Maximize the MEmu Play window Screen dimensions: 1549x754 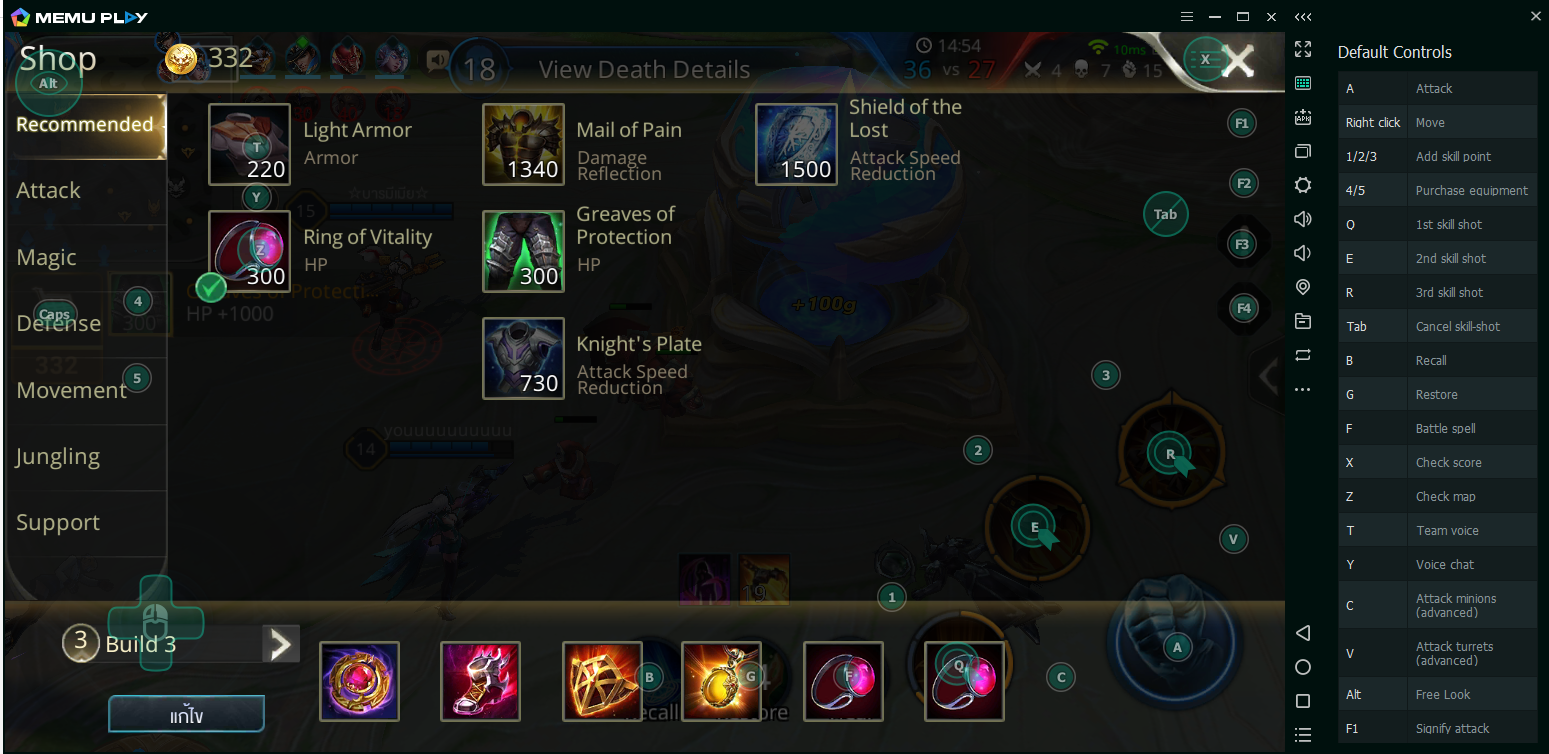coord(1243,17)
